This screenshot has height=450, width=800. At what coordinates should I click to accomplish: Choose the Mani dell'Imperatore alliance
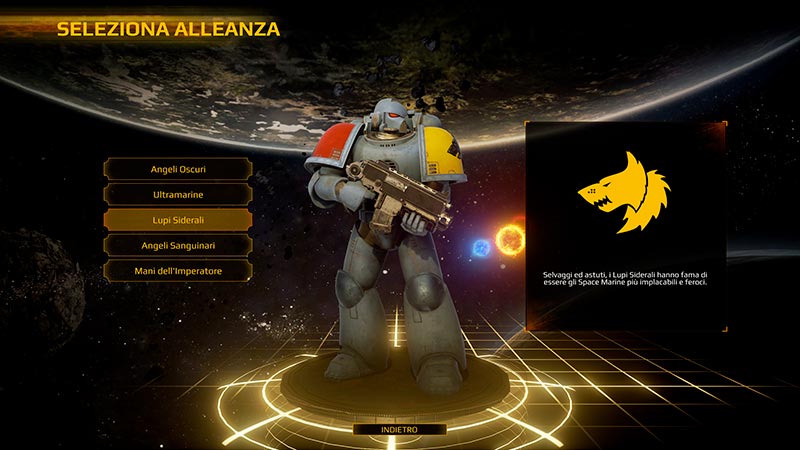click(x=177, y=271)
